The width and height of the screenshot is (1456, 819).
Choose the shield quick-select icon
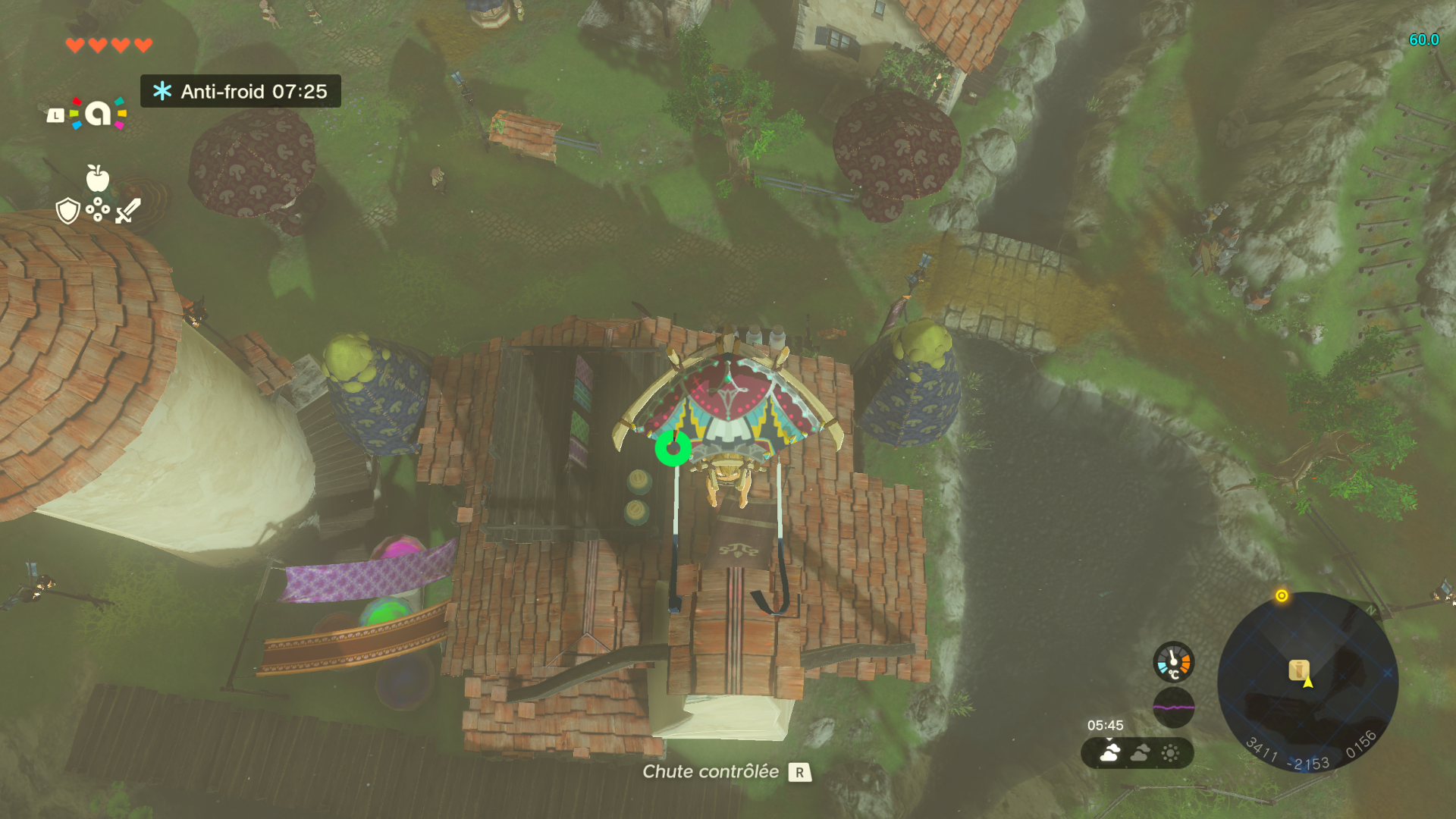point(68,211)
